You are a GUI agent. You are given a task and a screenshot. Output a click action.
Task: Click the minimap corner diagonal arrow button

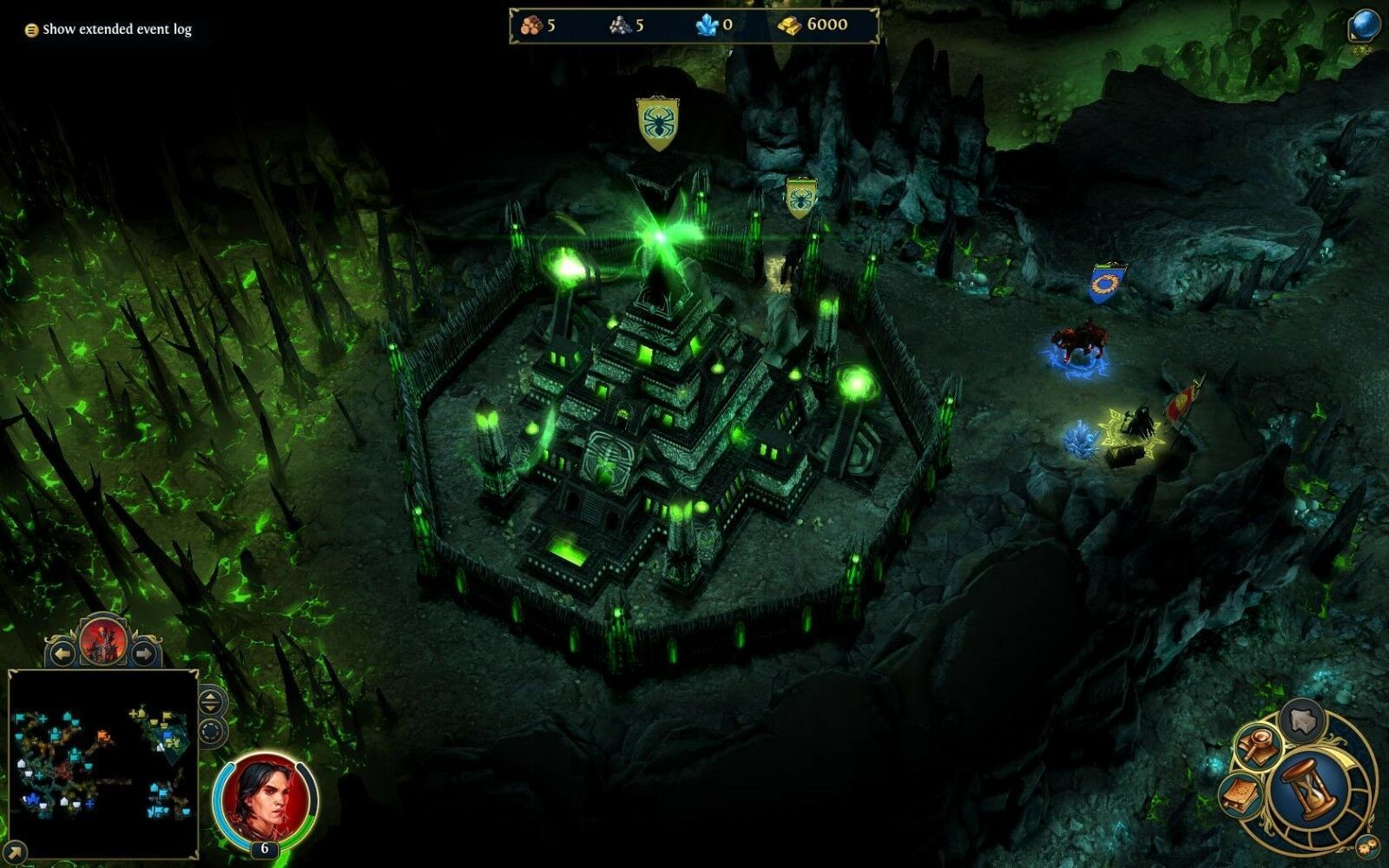(x=15, y=852)
